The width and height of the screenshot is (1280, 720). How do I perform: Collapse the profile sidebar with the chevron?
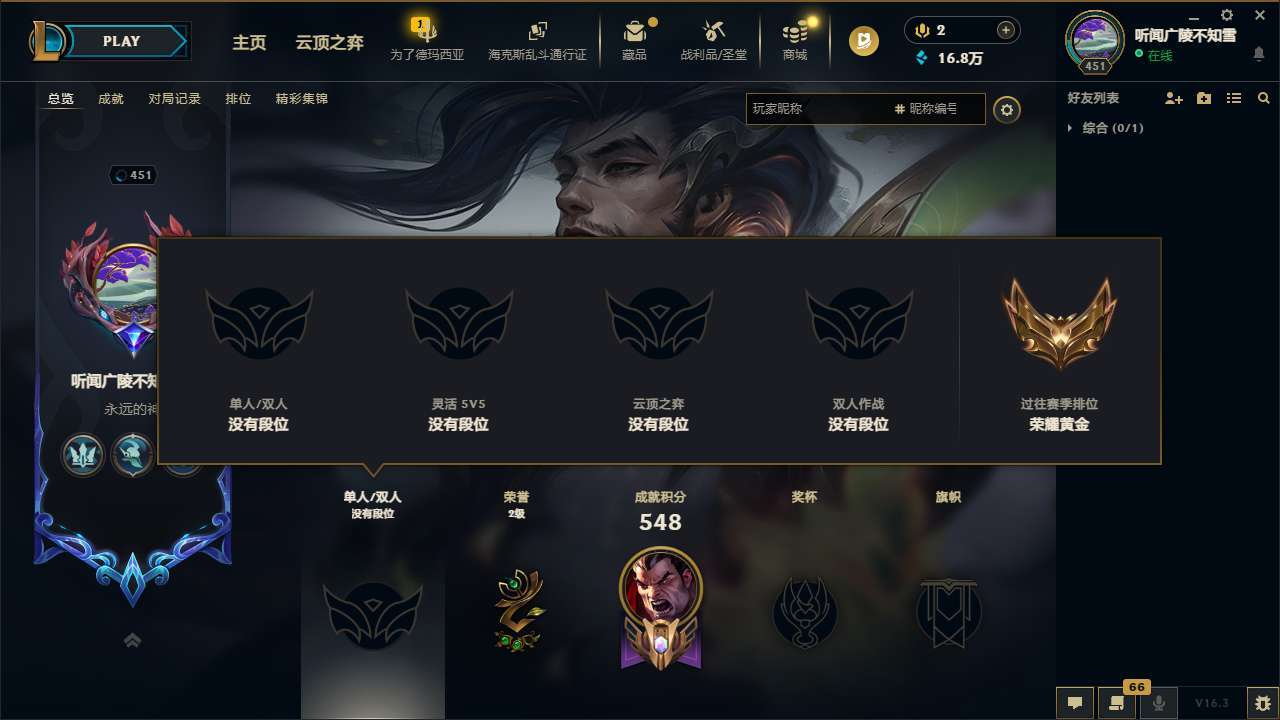[132, 640]
